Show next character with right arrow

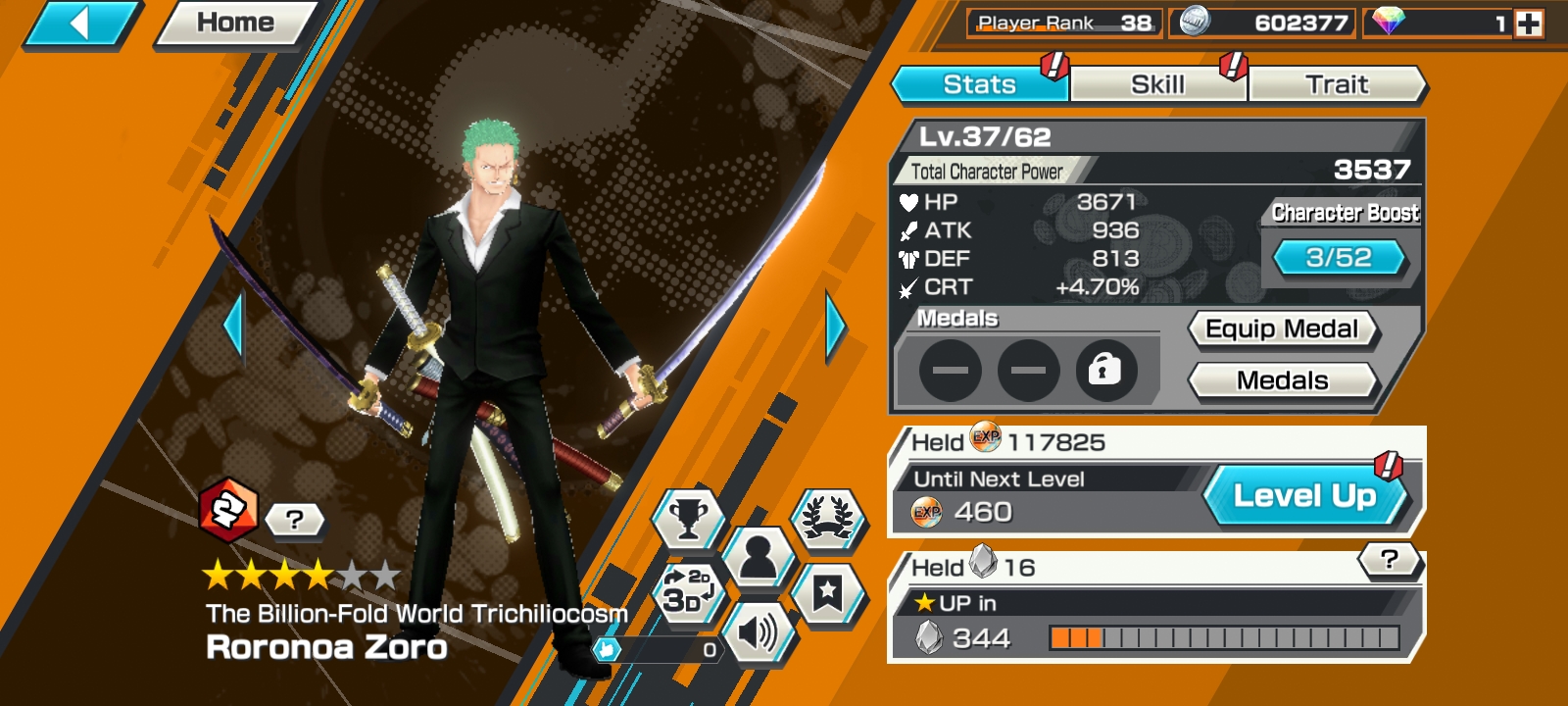tap(835, 327)
